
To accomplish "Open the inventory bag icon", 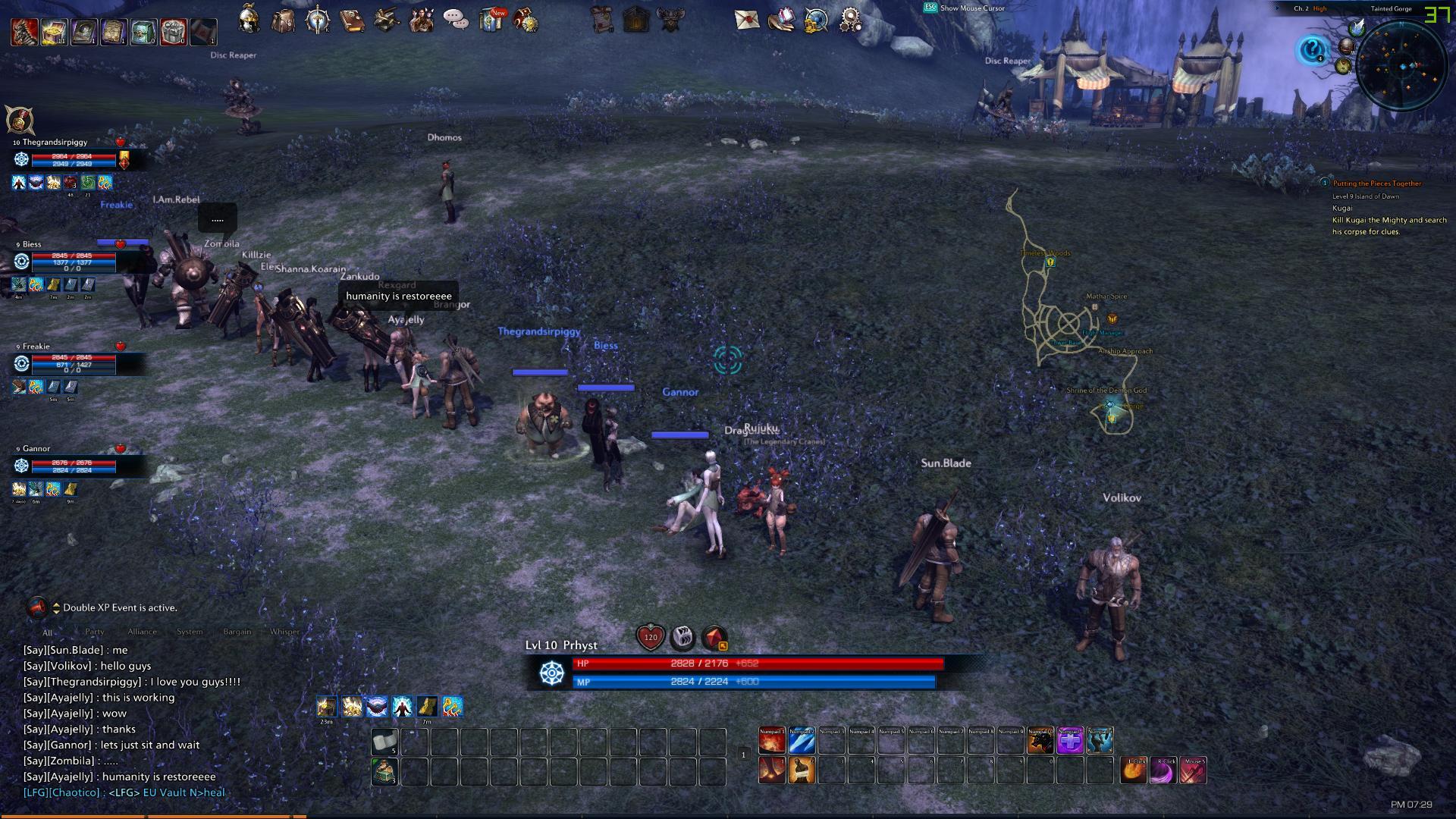I will coord(283,20).
